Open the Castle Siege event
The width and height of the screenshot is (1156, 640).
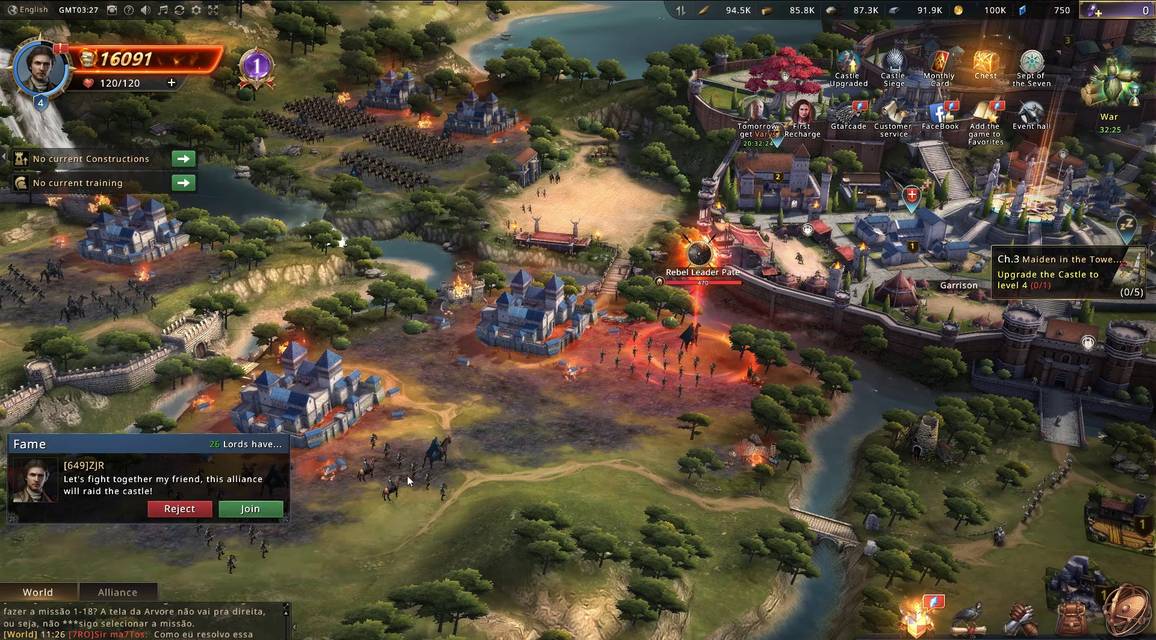[x=893, y=65]
